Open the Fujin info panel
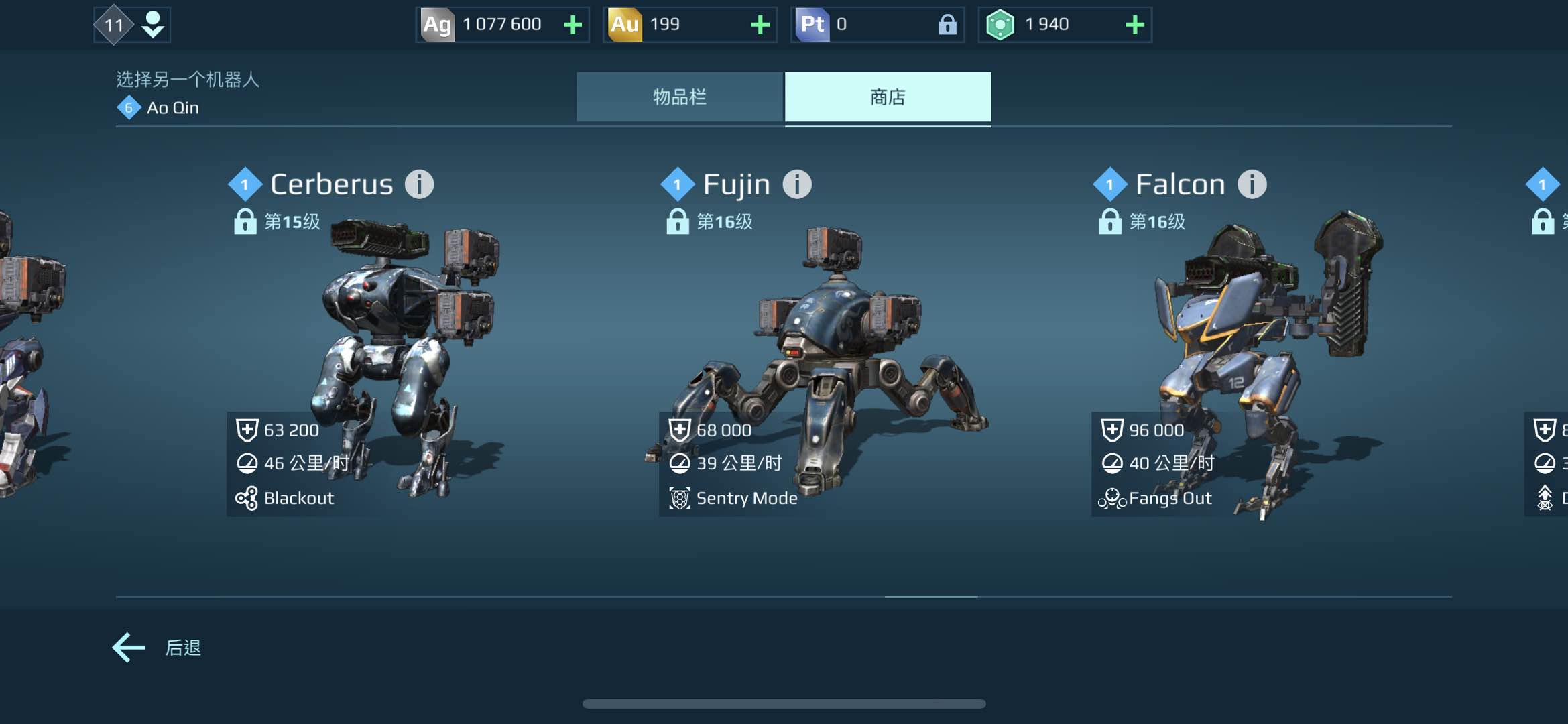 click(x=797, y=184)
